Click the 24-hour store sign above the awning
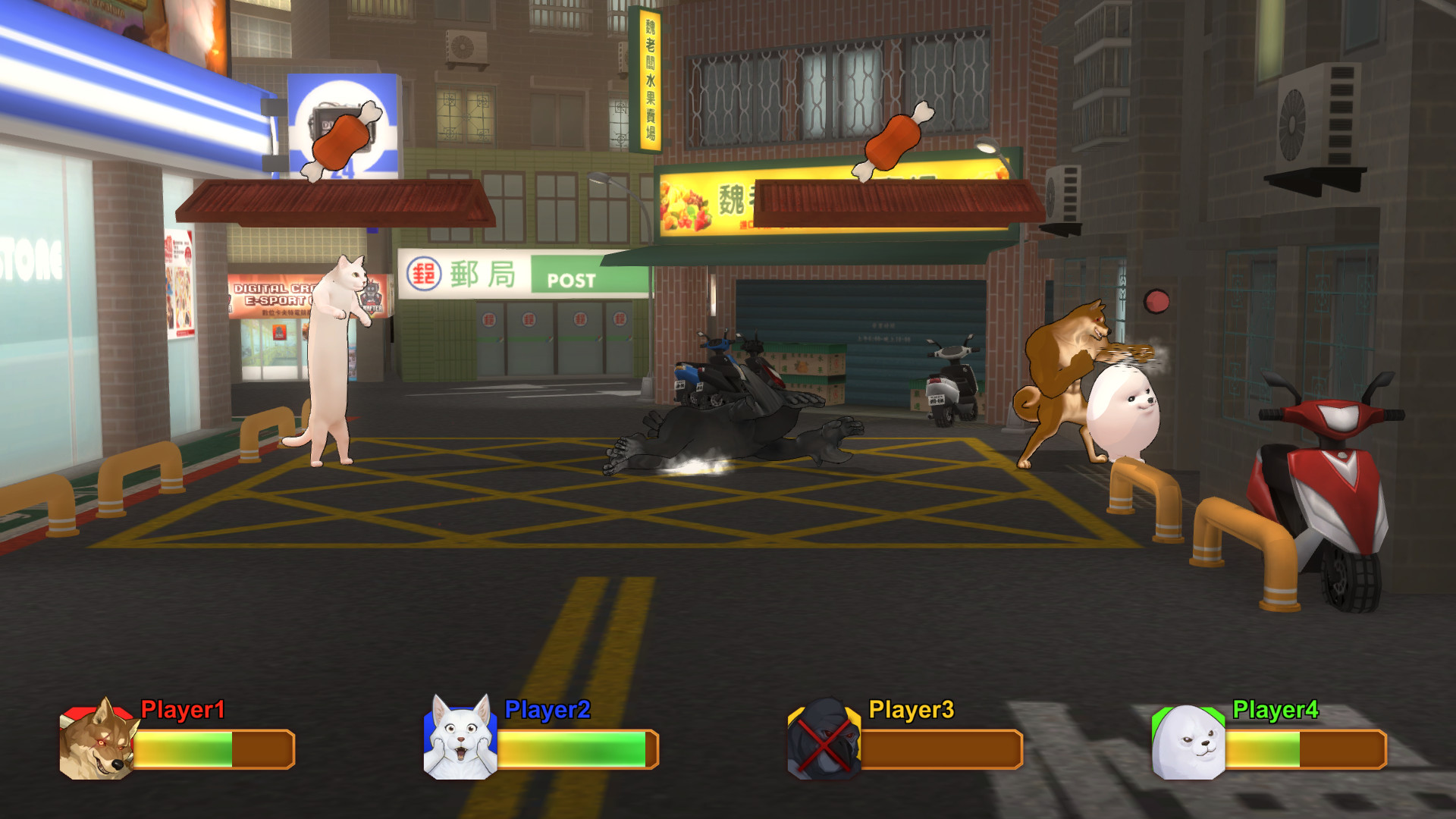 [343, 127]
